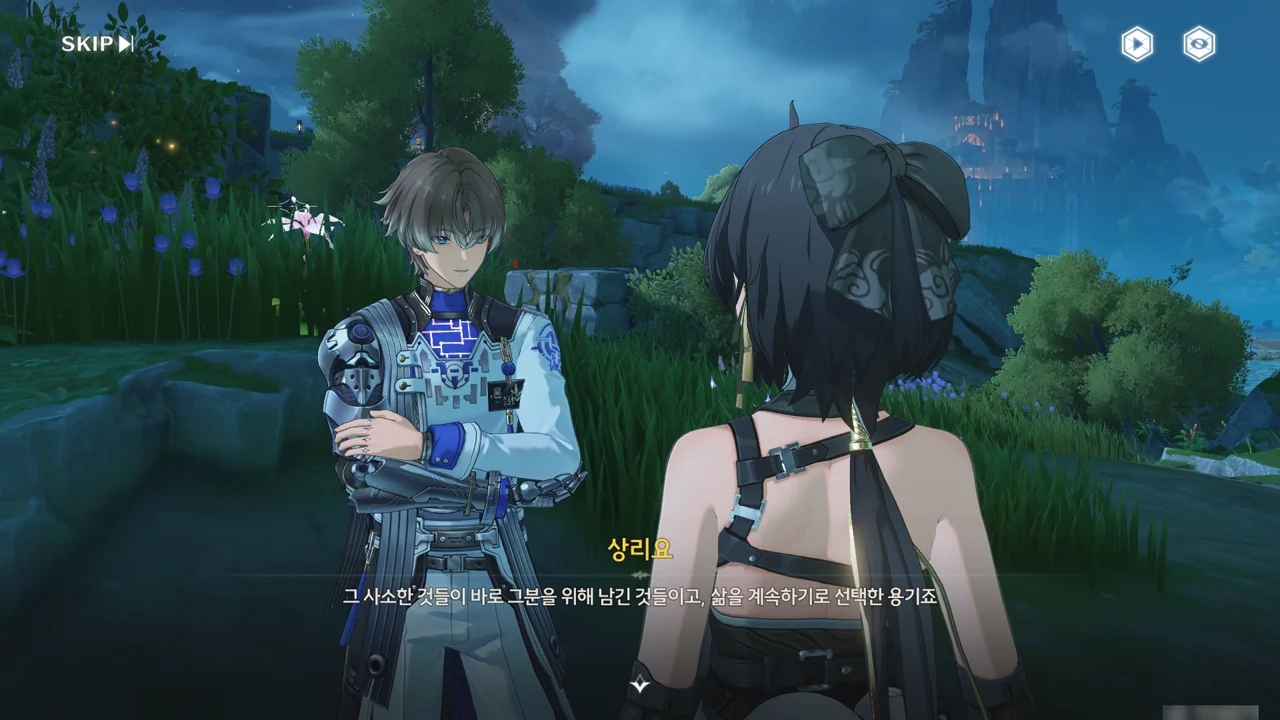1280x720 pixels.
Task: Toggle dialogue auto-play hexagon button
Action: pos(1136,44)
